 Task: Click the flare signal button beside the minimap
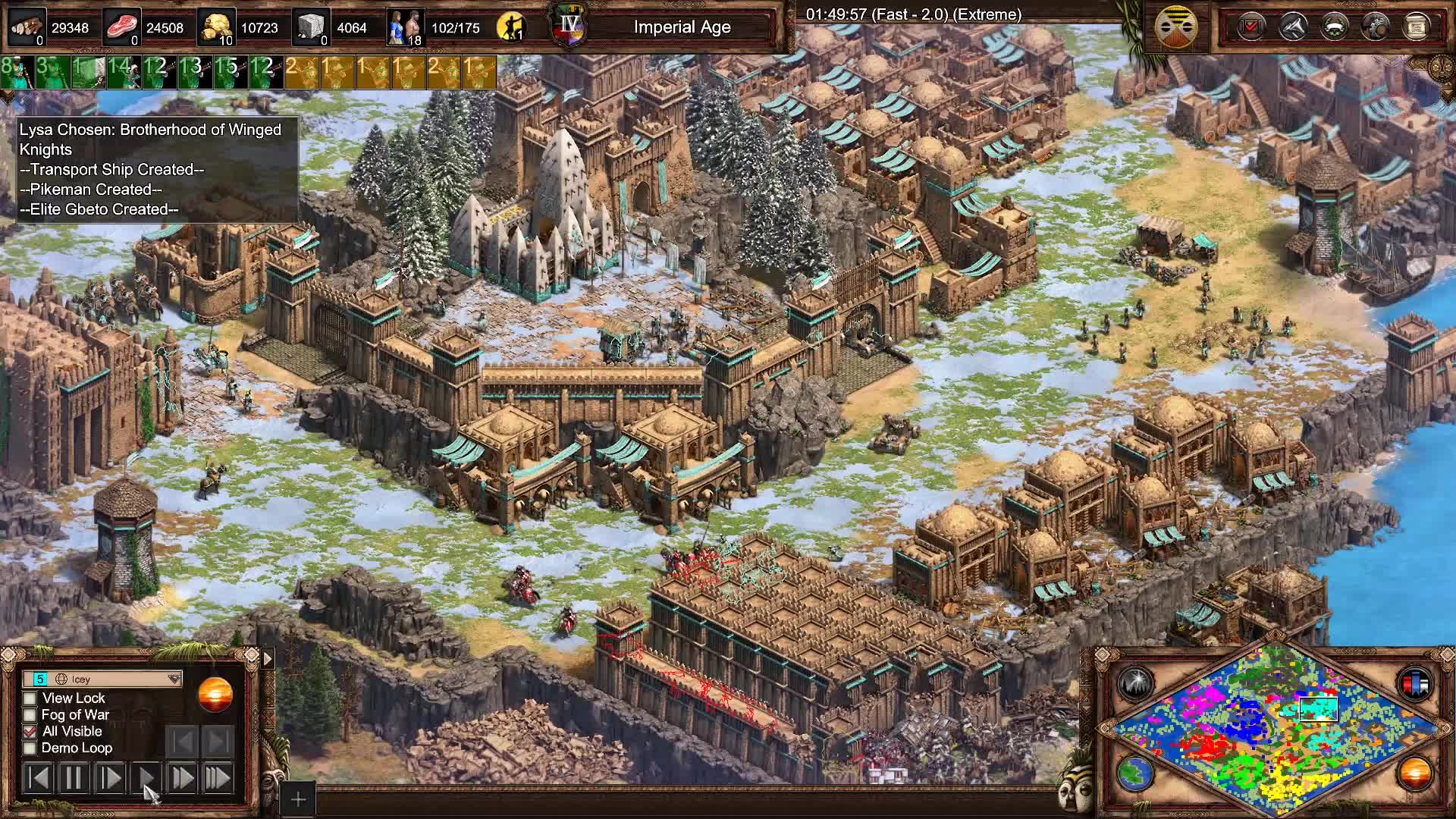[1135, 683]
